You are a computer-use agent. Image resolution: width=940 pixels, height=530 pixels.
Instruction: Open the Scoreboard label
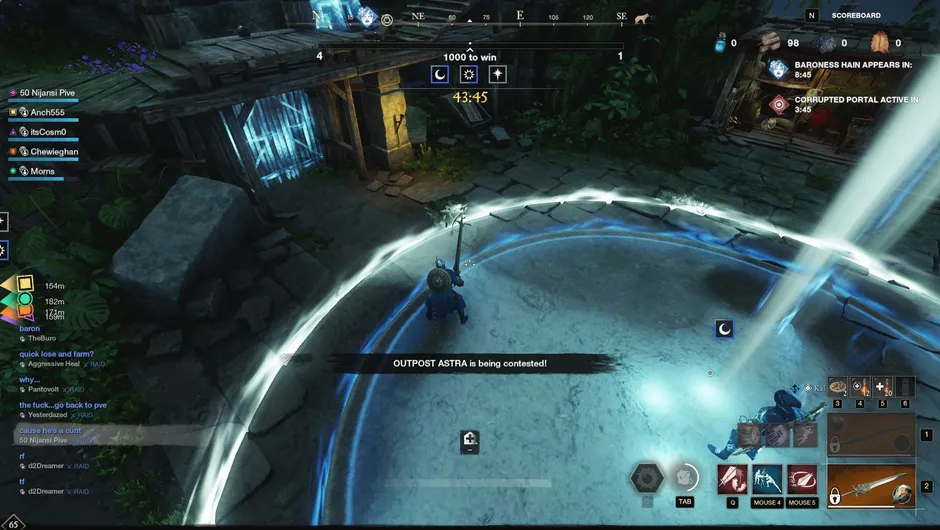pyautogui.click(x=856, y=16)
